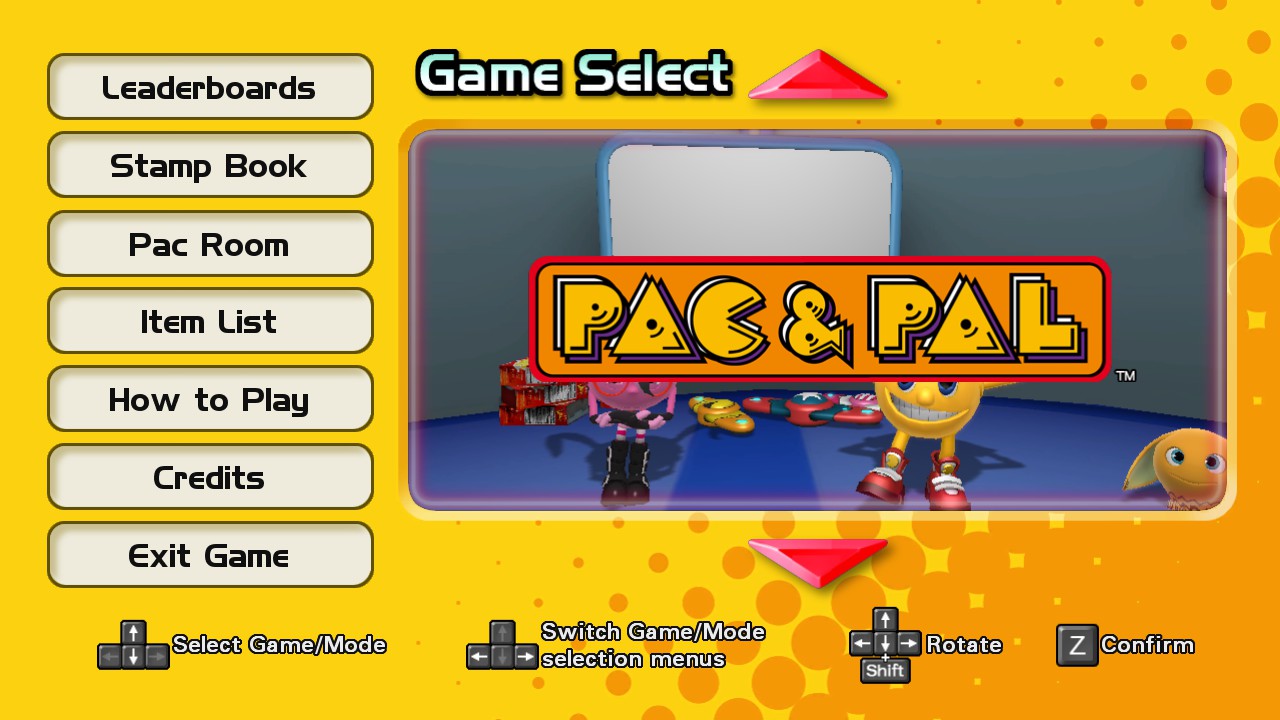
Task: Open the Leaderboards menu
Action: point(210,87)
